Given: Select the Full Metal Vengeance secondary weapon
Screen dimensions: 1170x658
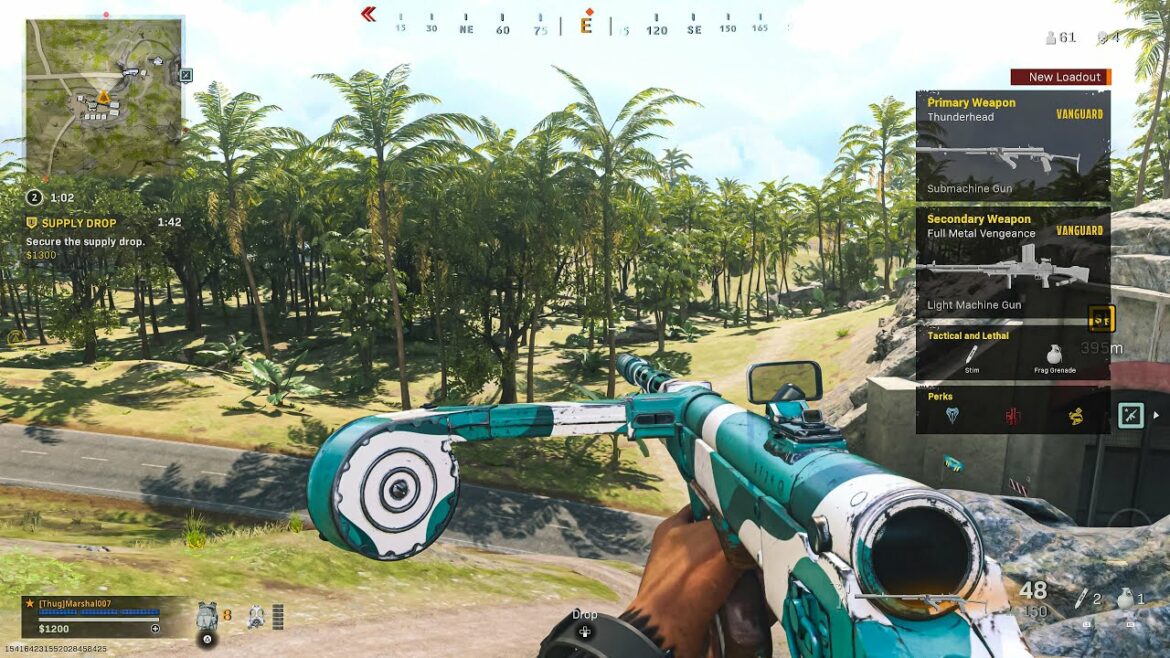Looking at the screenshot, I should (x=1013, y=262).
